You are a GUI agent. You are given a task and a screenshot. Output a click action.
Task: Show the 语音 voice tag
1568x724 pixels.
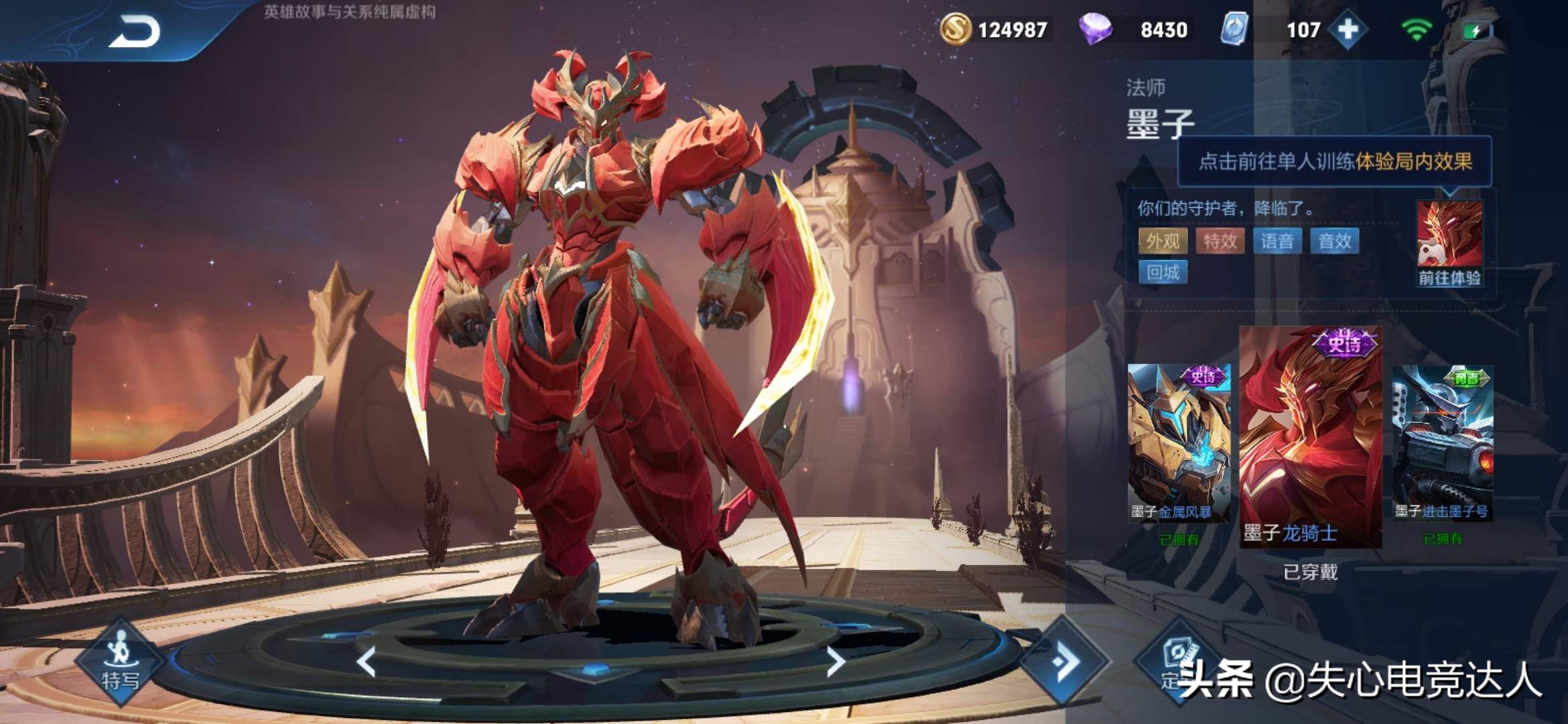(x=1277, y=241)
